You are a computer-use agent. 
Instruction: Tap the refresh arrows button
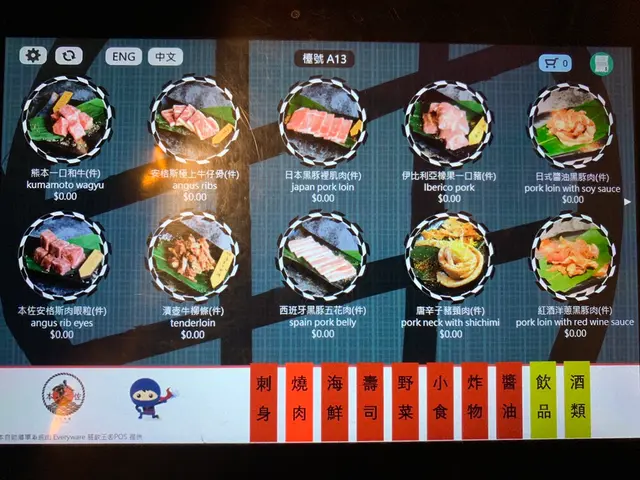(69, 56)
